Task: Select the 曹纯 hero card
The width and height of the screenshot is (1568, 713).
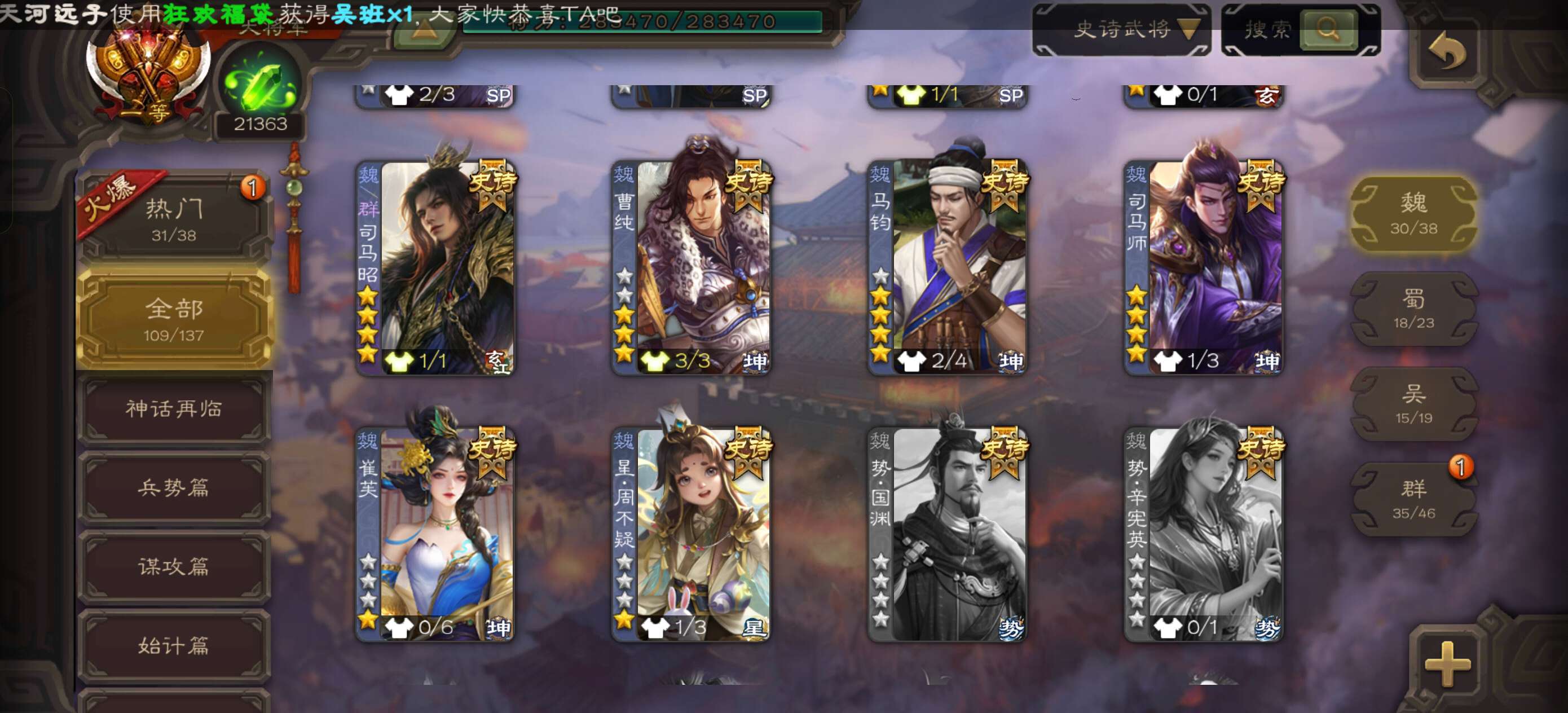Action: (x=691, y=268)
